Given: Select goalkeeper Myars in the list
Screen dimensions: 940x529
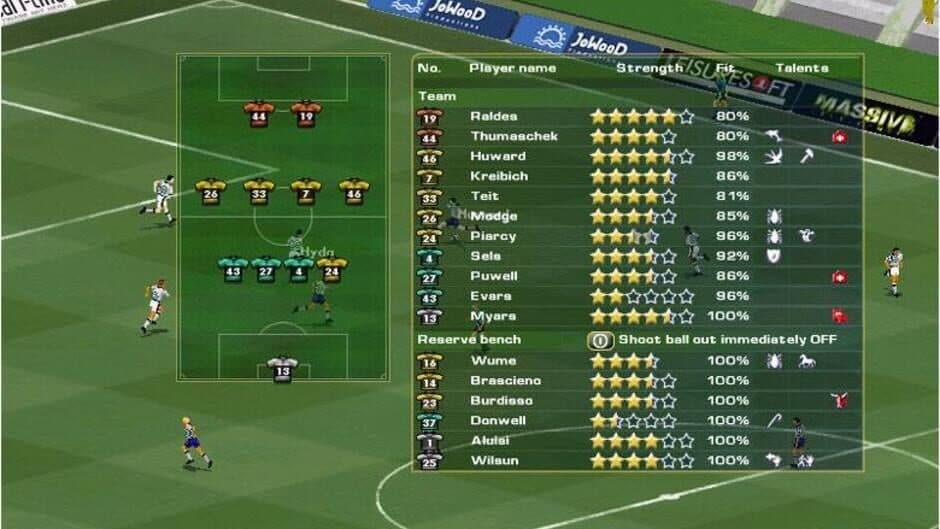Looking at the screenshot, I should click(x=493, y=316).
